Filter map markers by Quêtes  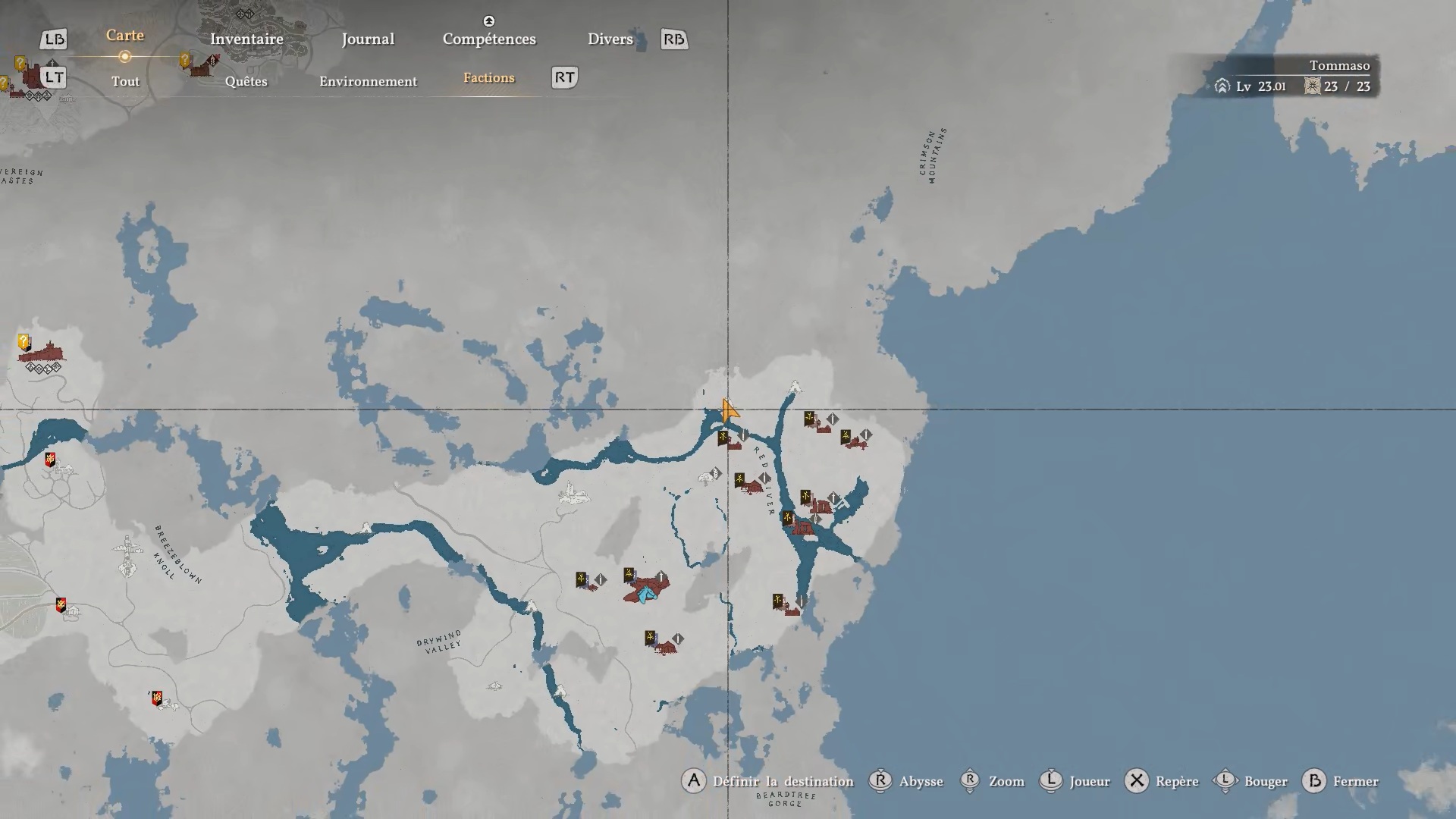(246, 81)
